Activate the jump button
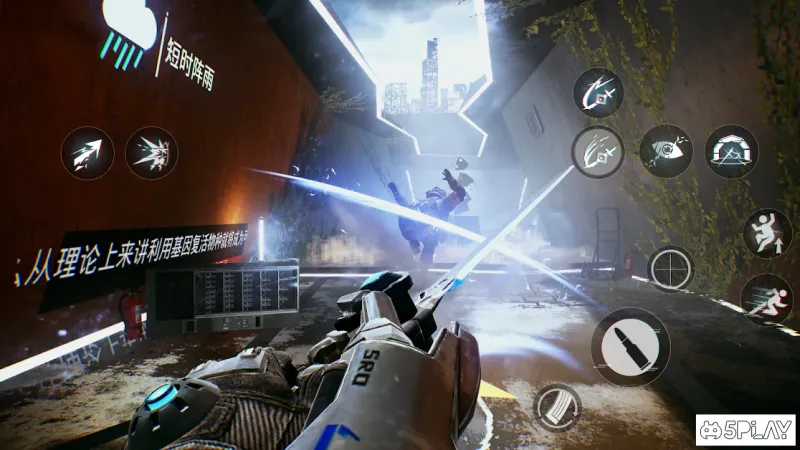800x450 pixels. click(x=767, y=233)
